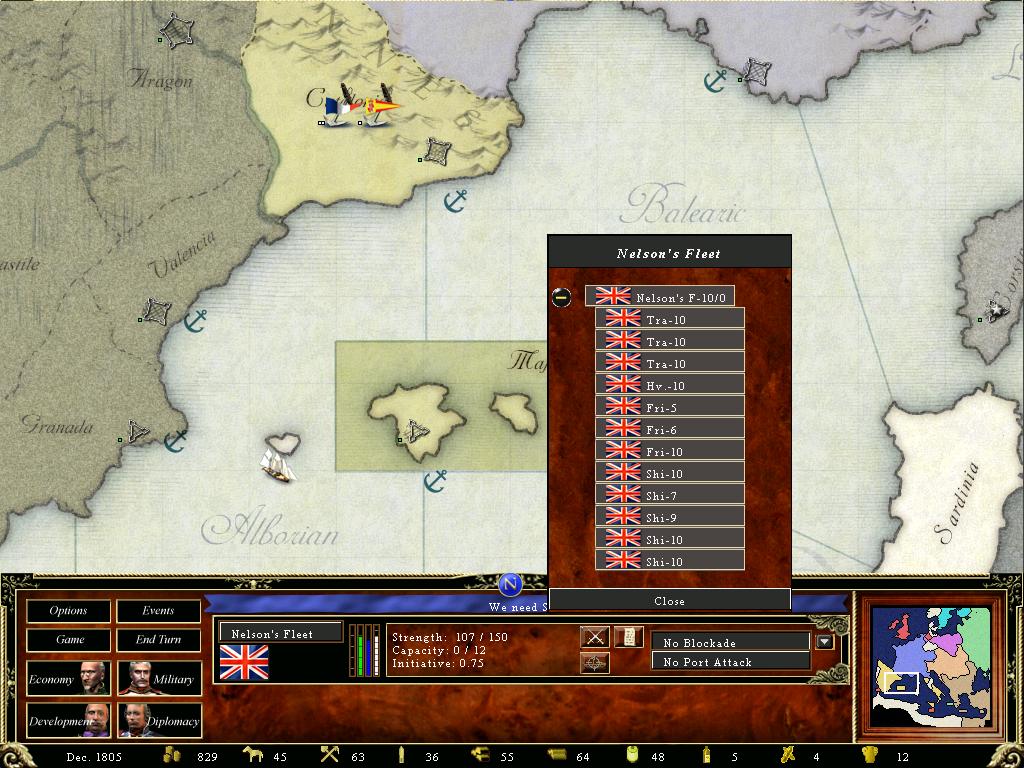Close the Nelson's Fleet window
Screen dimensions: 1024x768
(x=669, y=601)
